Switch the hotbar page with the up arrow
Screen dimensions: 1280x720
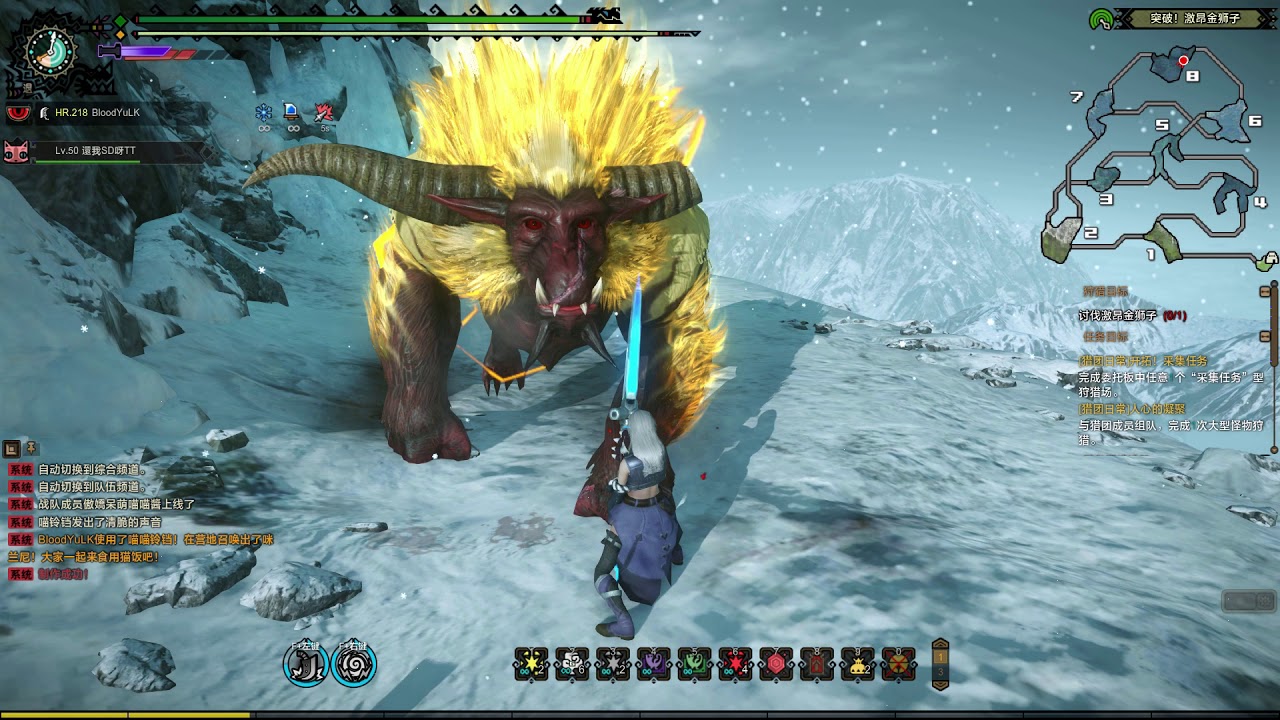(x=940, y=646)
